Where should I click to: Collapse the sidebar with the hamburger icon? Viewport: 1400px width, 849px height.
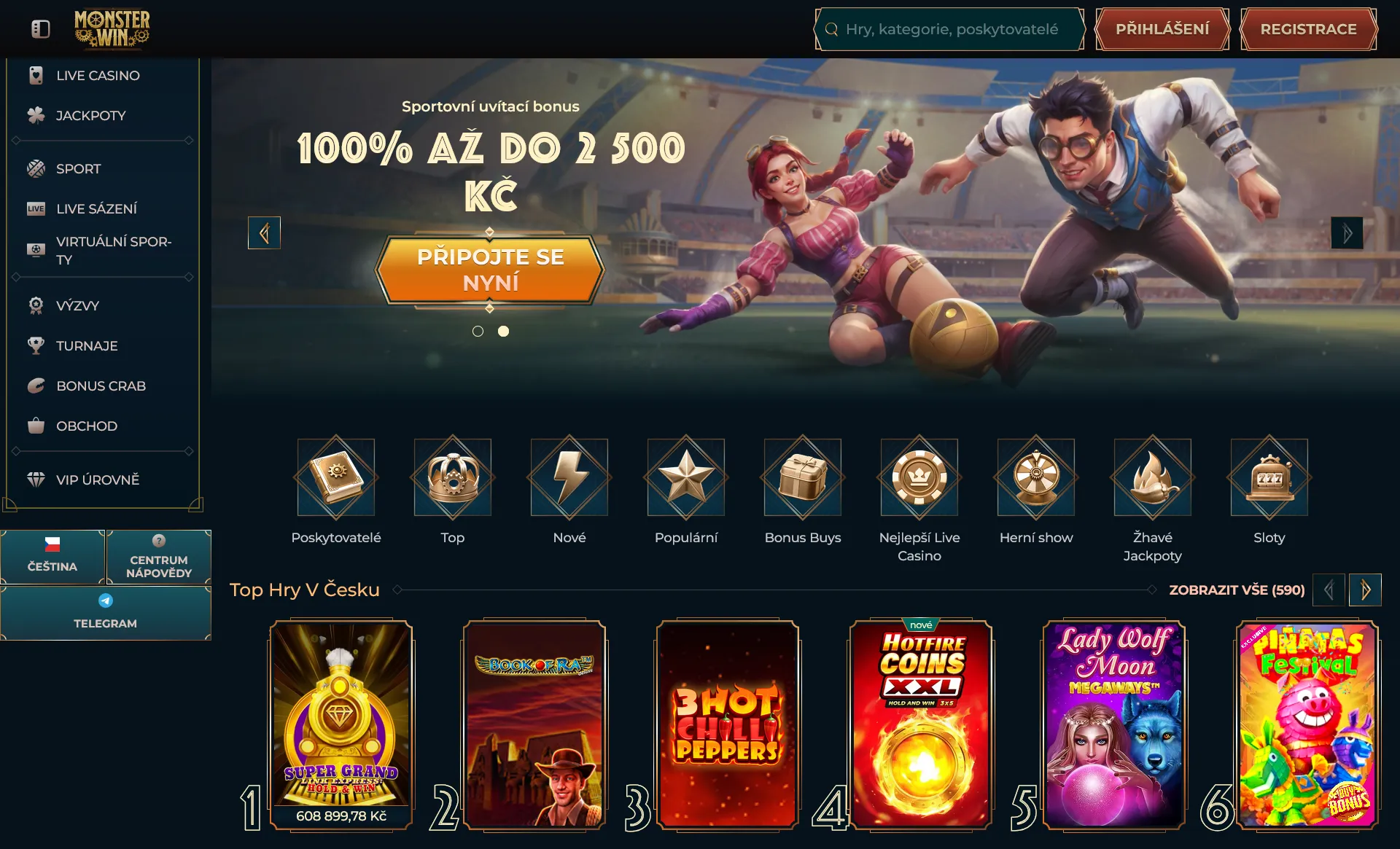pos(40,28)
